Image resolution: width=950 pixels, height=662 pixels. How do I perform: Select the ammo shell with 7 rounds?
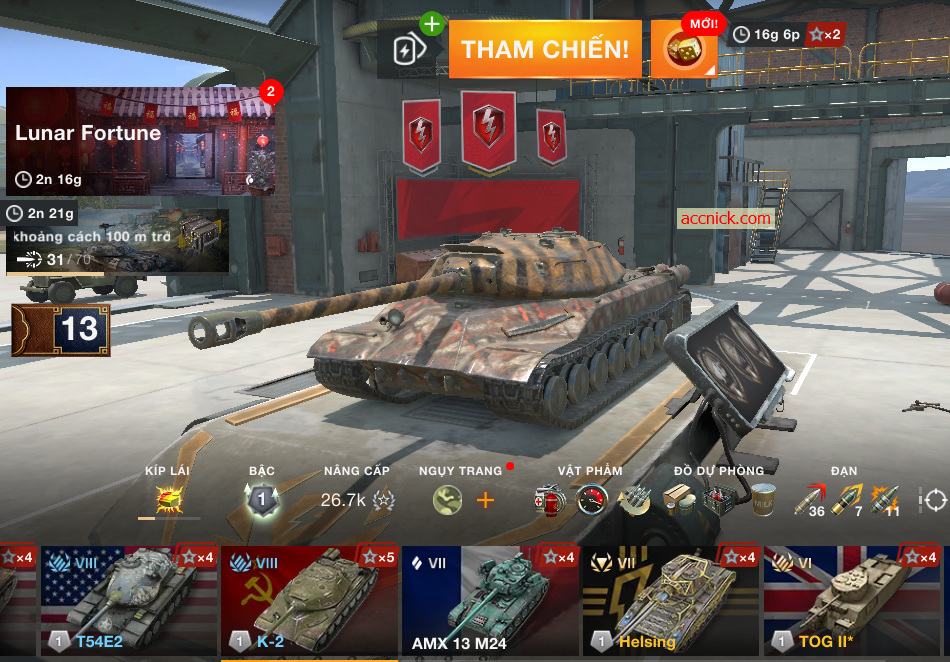(847, 499)
